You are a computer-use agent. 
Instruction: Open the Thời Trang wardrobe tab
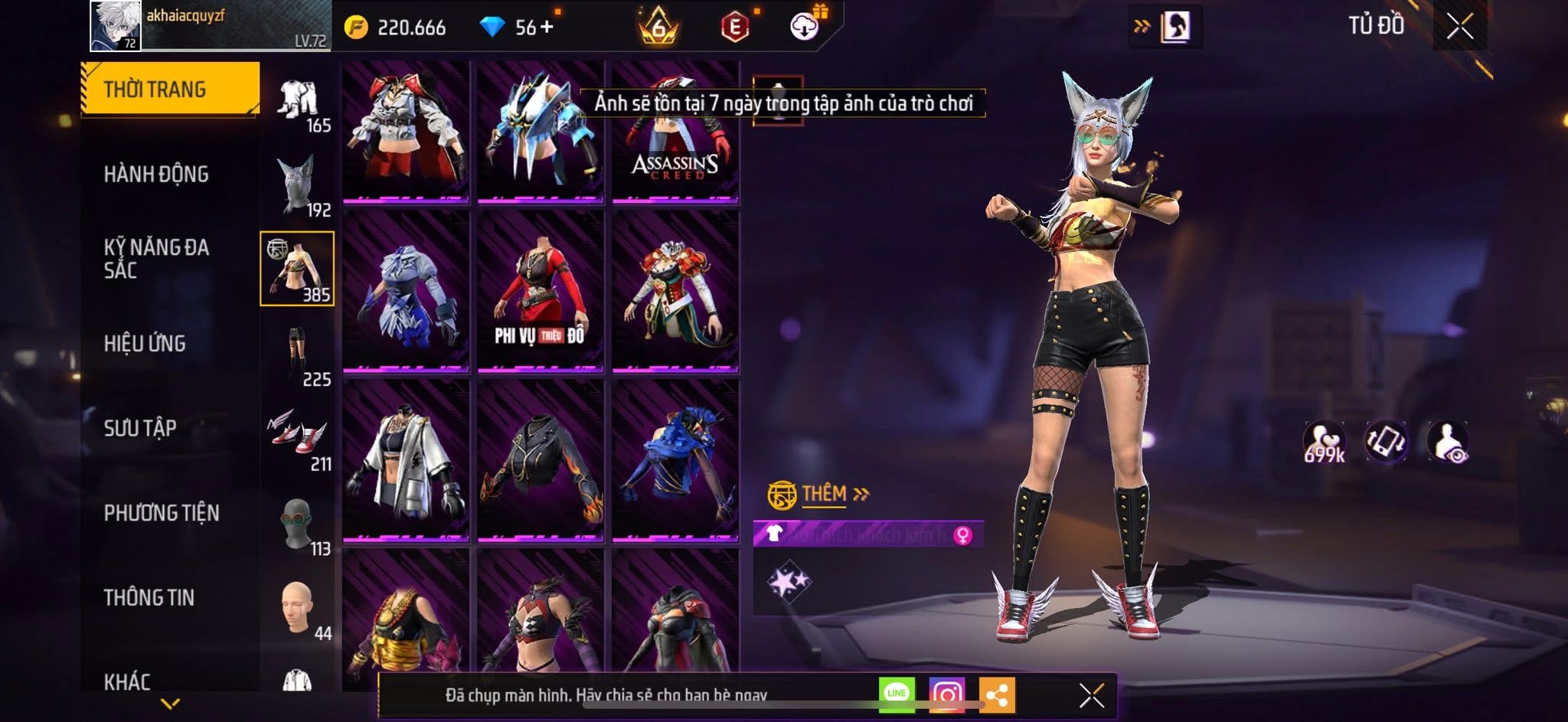170,90
